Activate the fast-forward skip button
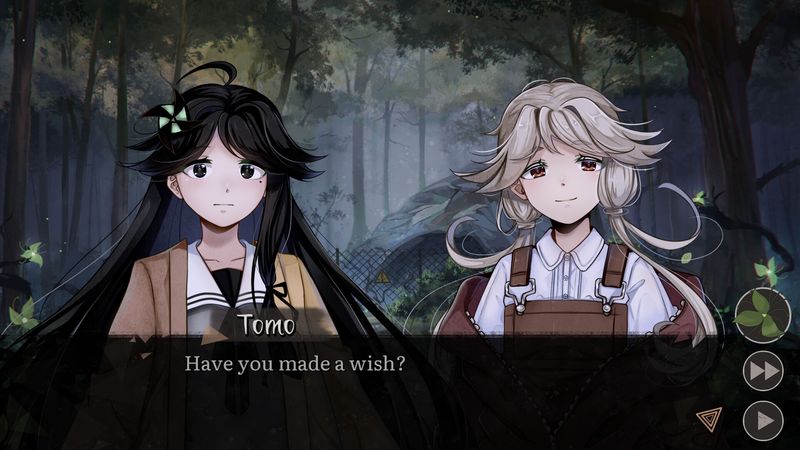 tap(763, 371)
